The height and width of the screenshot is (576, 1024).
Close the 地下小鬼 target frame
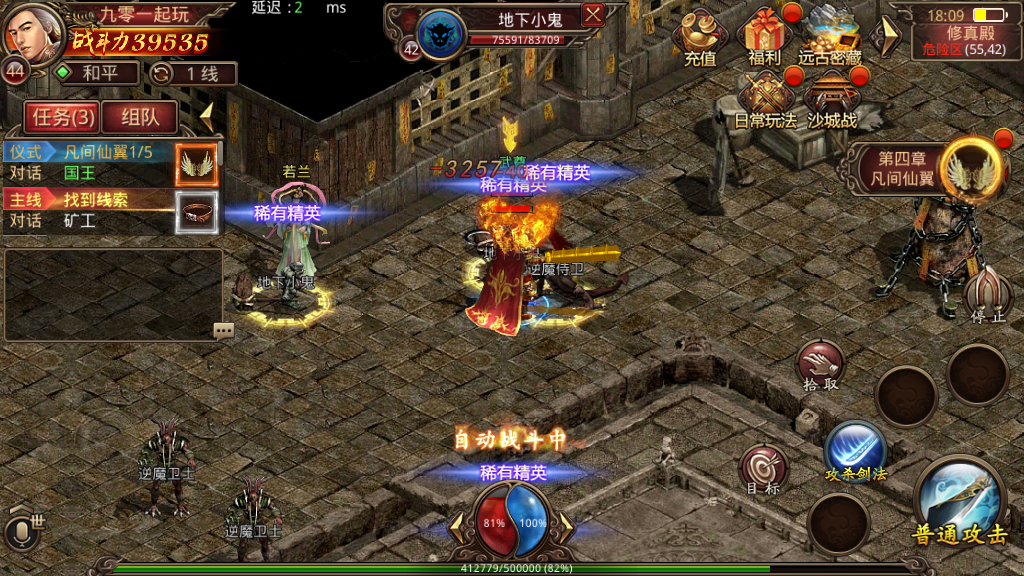pos(593,15)
